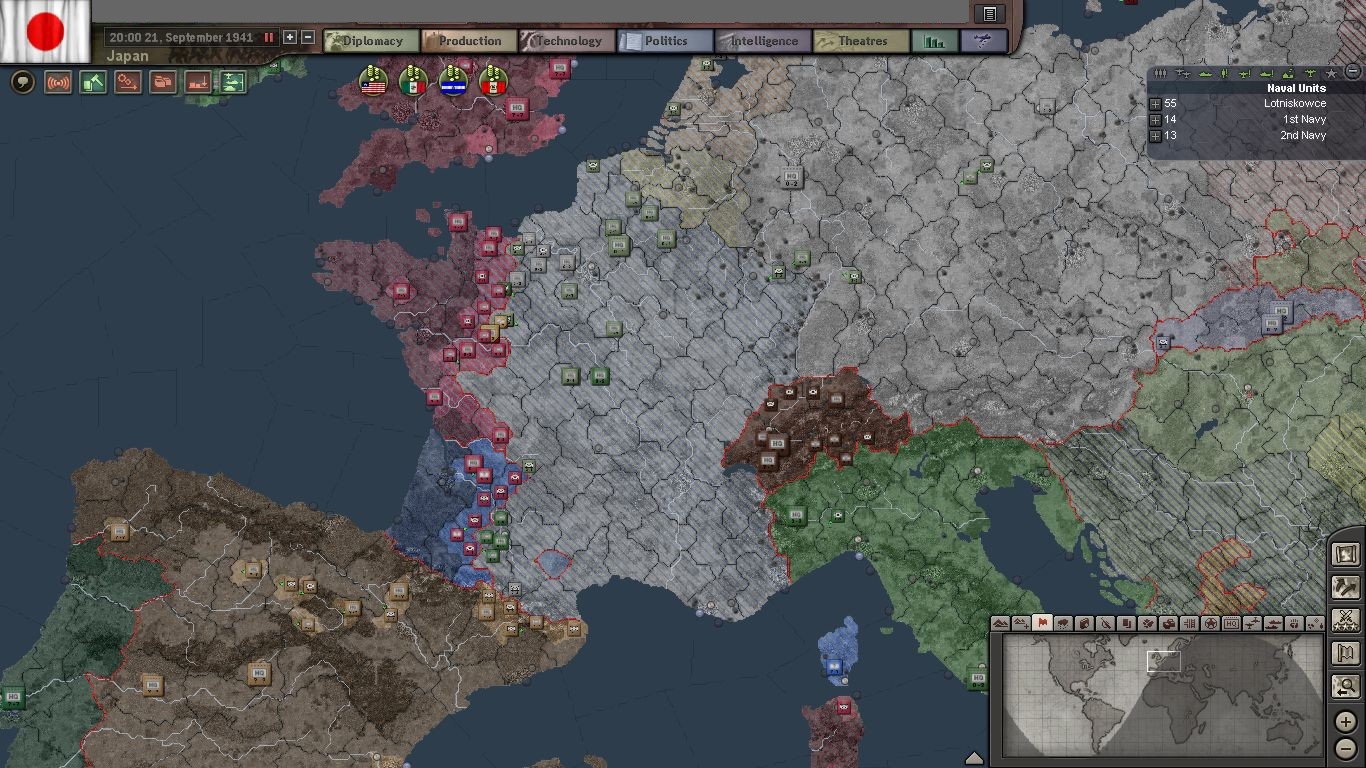Click the world minimap
This screenshot has width=1366, height=768.
[1162, 696]
